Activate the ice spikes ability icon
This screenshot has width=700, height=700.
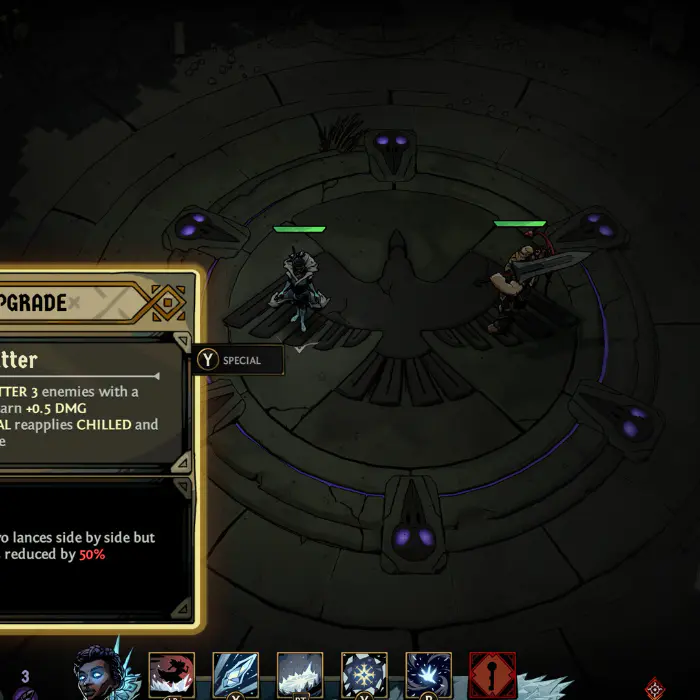[x=300, y=675]
